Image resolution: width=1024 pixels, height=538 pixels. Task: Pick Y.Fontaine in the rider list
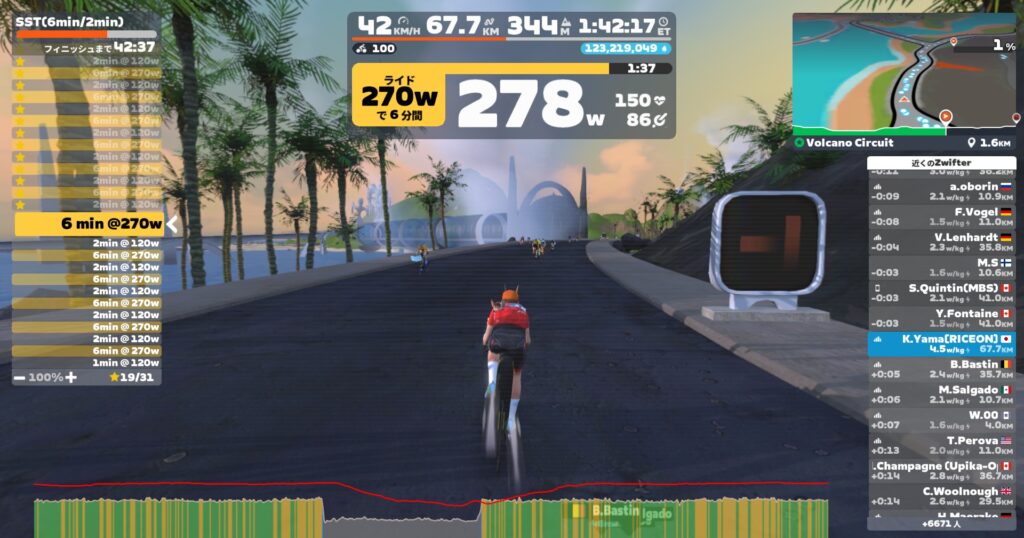941,318
